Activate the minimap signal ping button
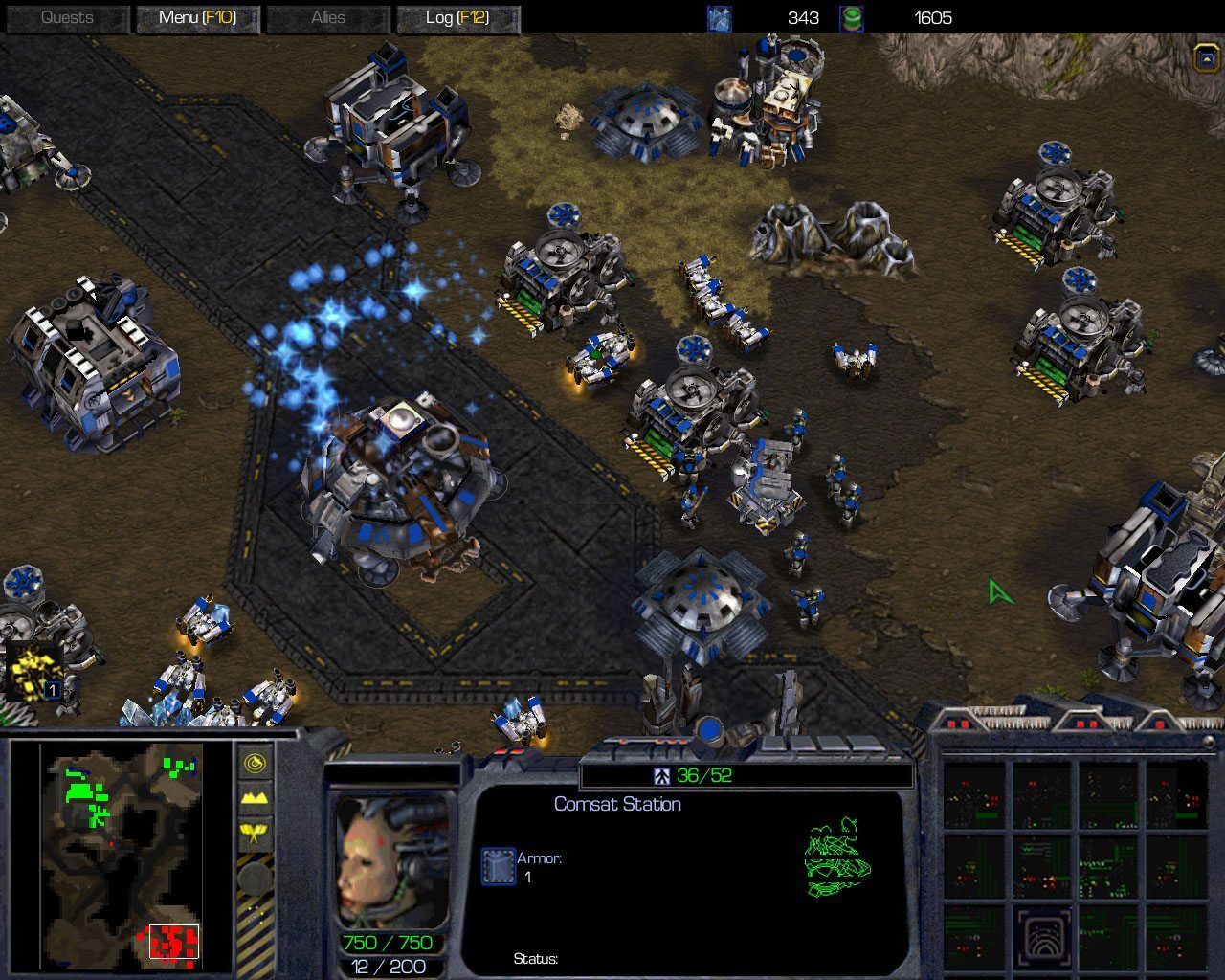Image resolution: width=1225 pixels, height=980 pixels. [255, 763]
